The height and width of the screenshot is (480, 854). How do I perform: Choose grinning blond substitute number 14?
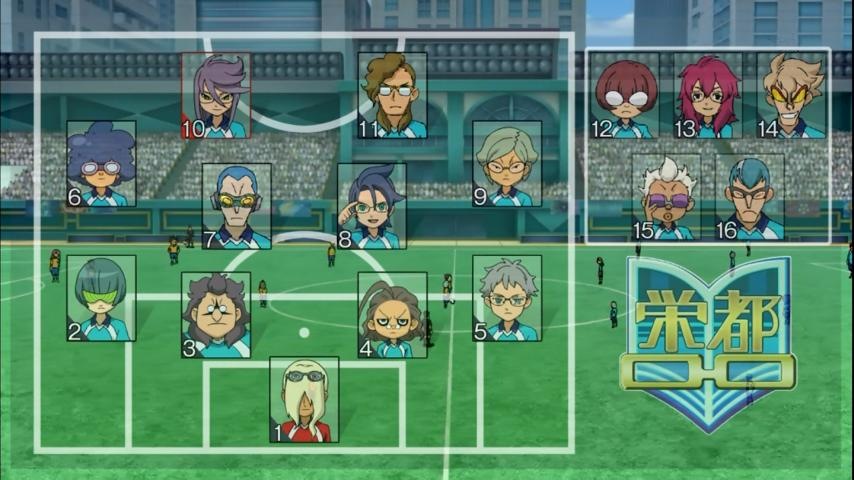point(791,96)
